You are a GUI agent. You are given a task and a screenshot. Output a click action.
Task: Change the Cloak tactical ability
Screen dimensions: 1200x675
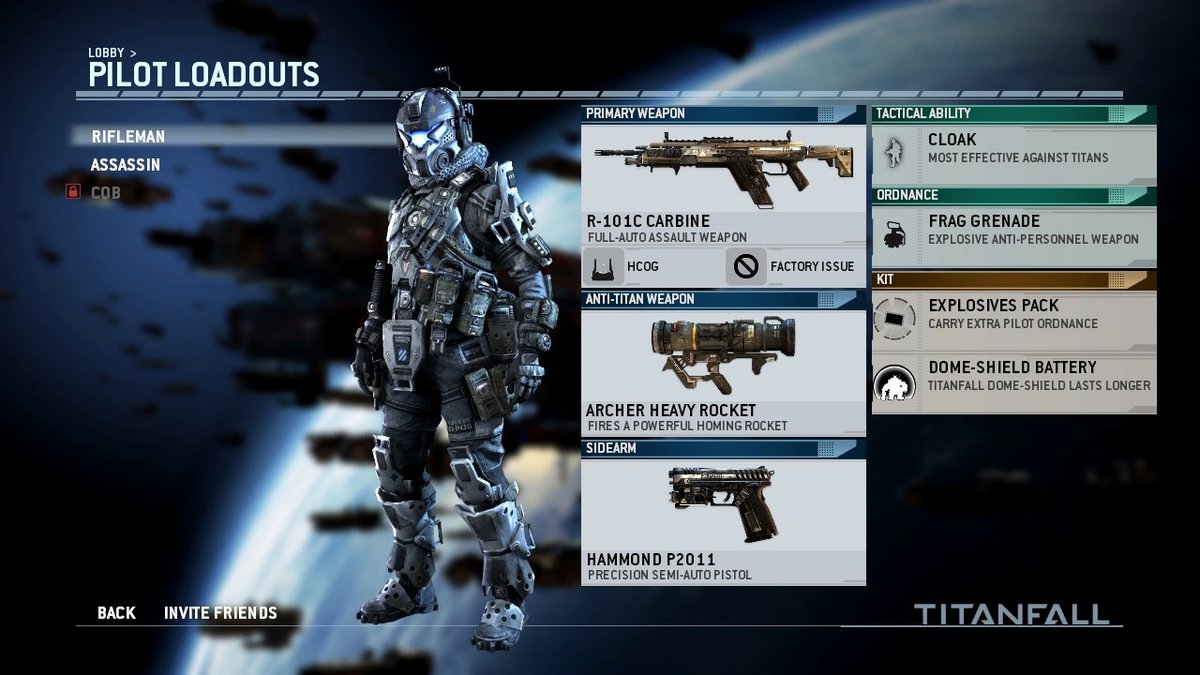tap(1014, 149)
